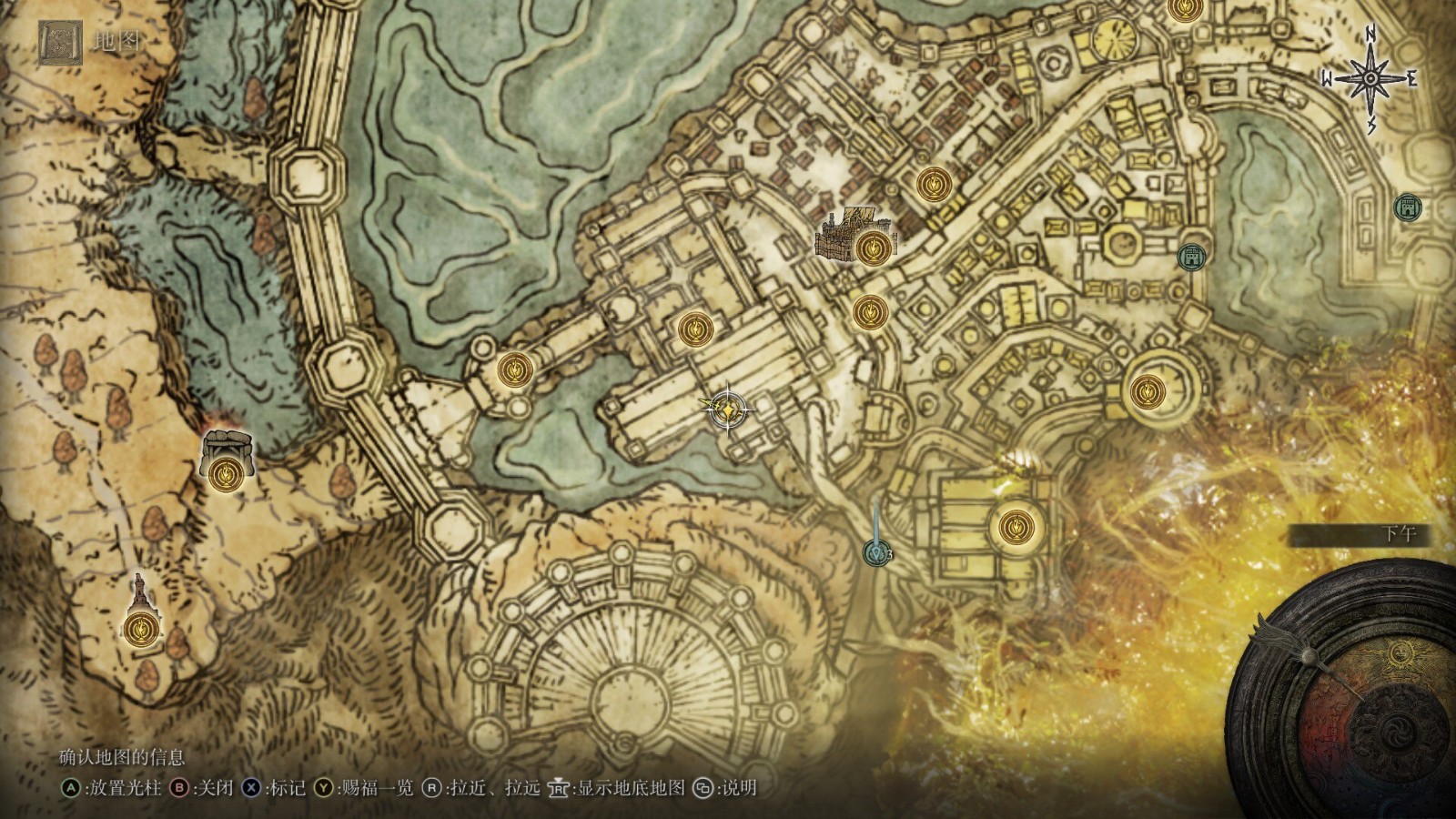Image resolution: width=1456 pixels, height=819 pixels.
Task: Choose the grace marker on the glowing yellow sanctuary building
Action: tap(1014, 527)
